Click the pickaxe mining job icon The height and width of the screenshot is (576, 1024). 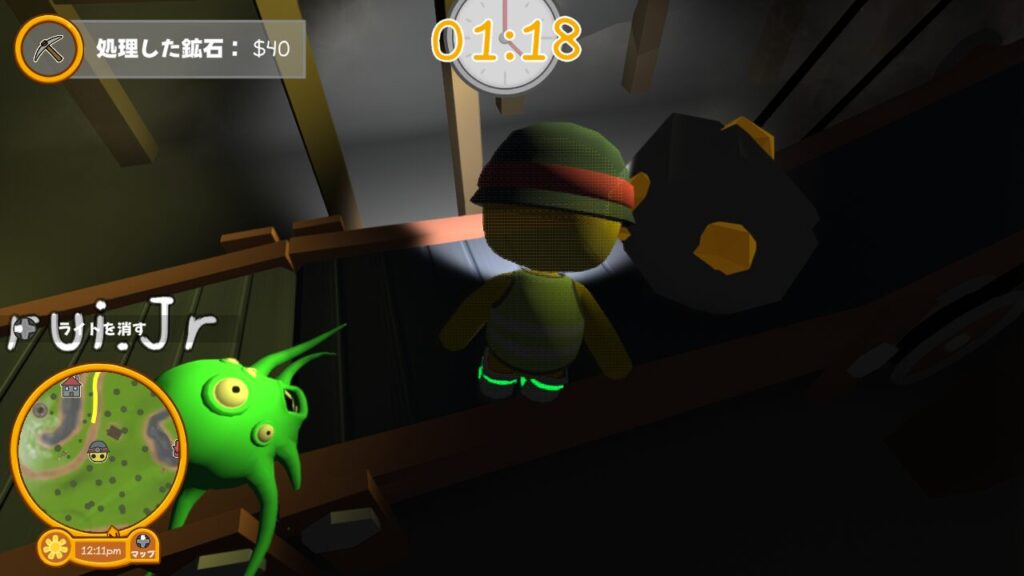coord(48,49)
